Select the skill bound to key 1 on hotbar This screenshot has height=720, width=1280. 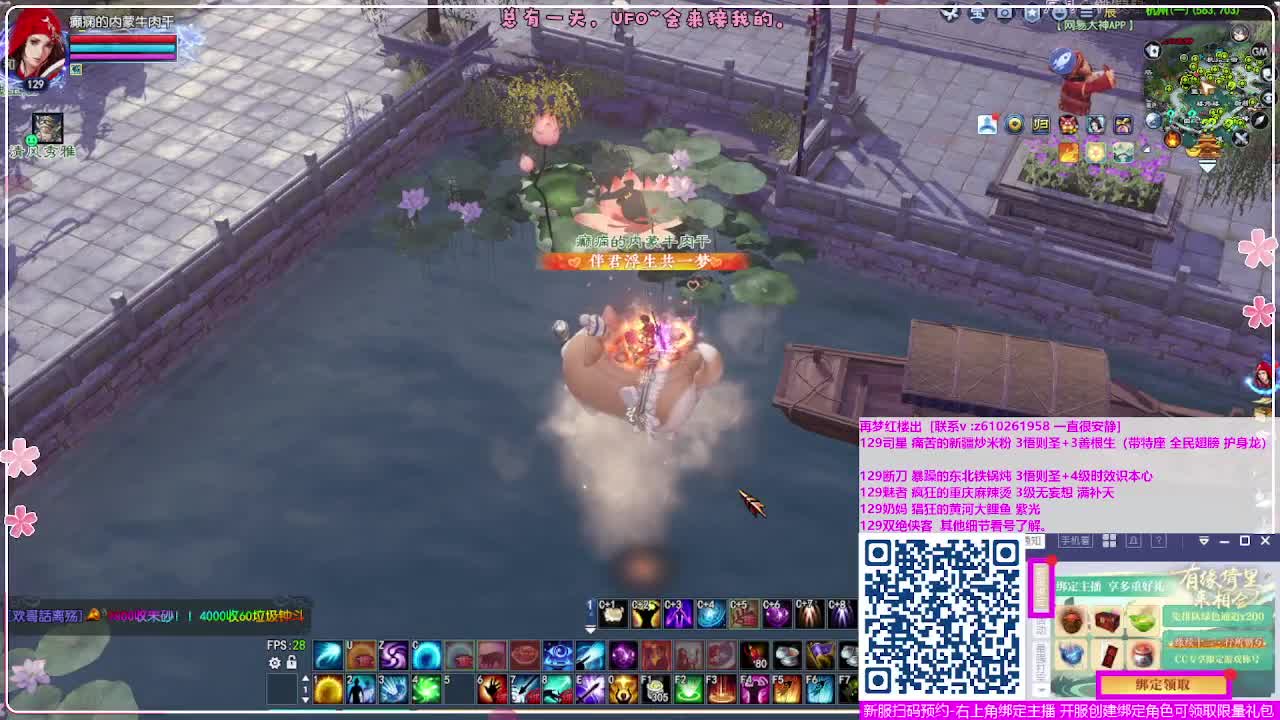pyautogui.click(x=327, y=689)
